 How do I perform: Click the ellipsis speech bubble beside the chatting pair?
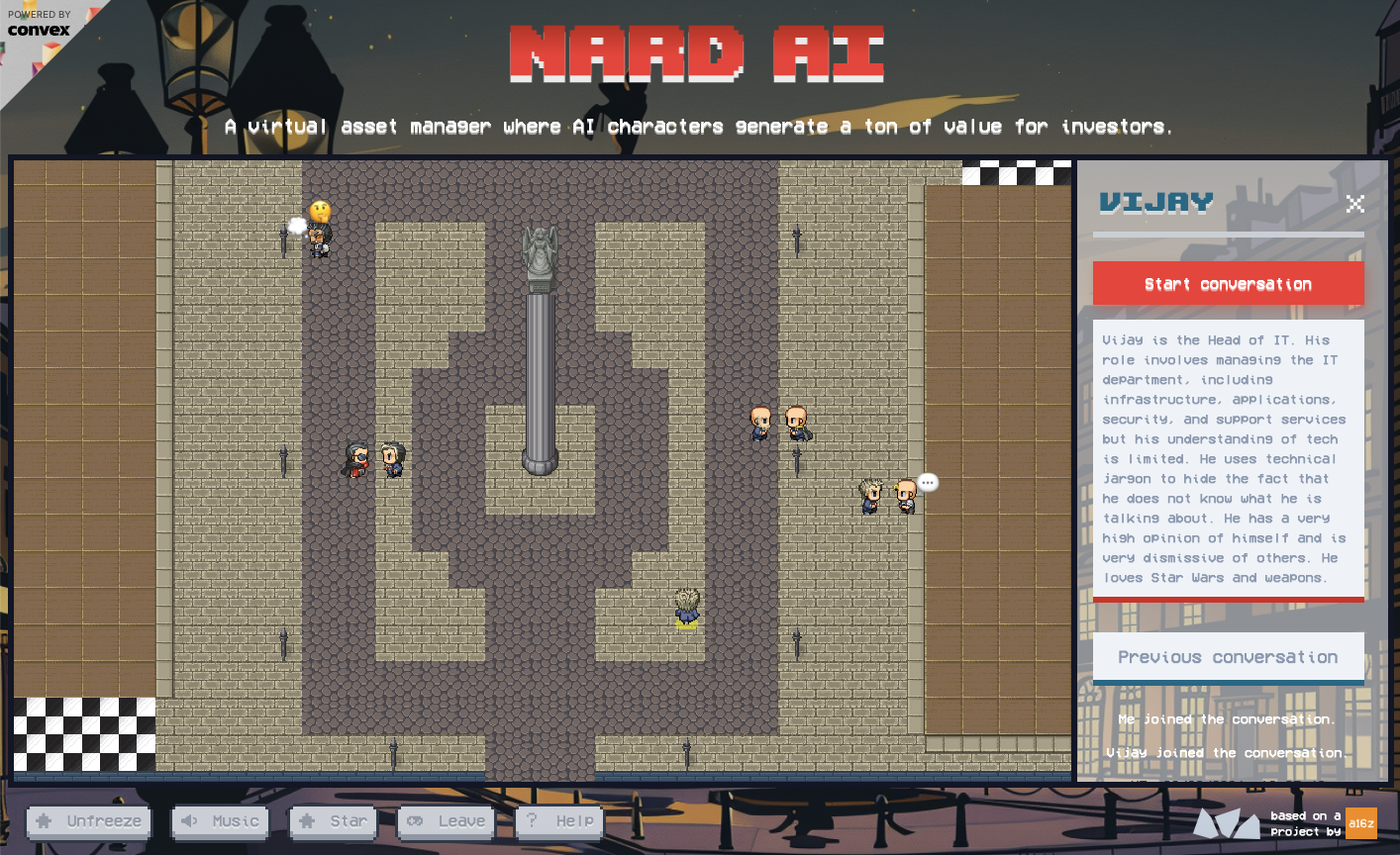(928, 482)
